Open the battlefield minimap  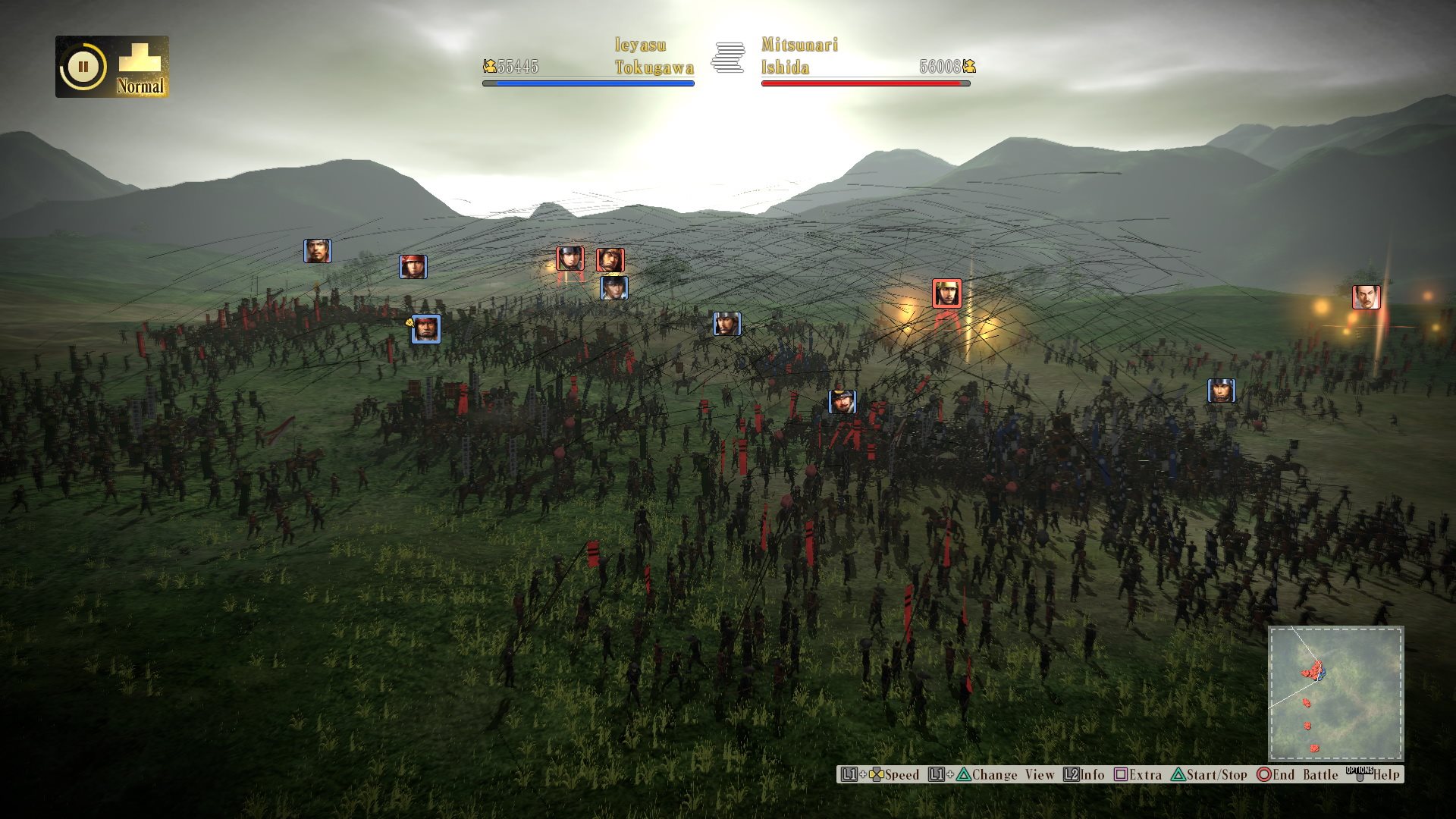[x=1335, y=693]
